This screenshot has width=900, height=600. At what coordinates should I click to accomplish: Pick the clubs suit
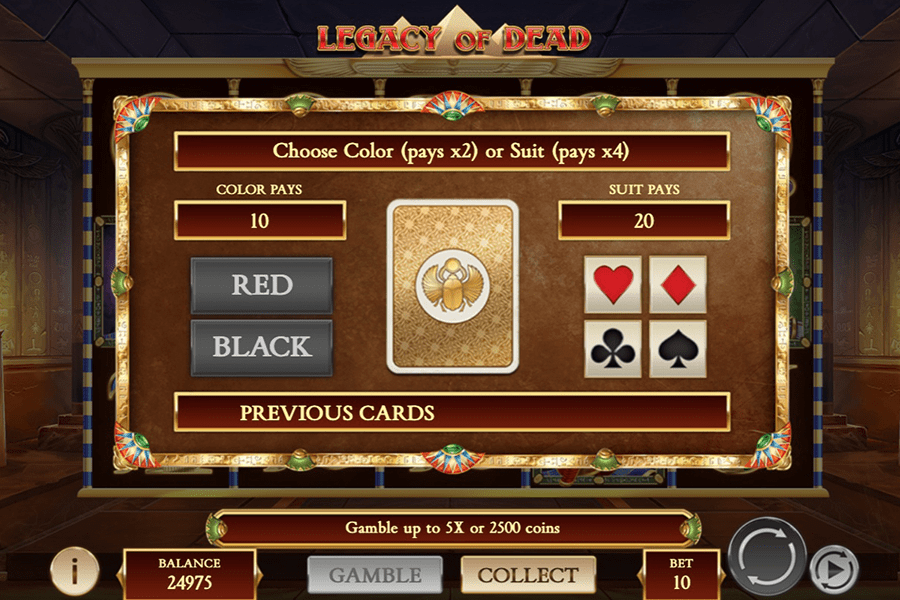[612, 348]
